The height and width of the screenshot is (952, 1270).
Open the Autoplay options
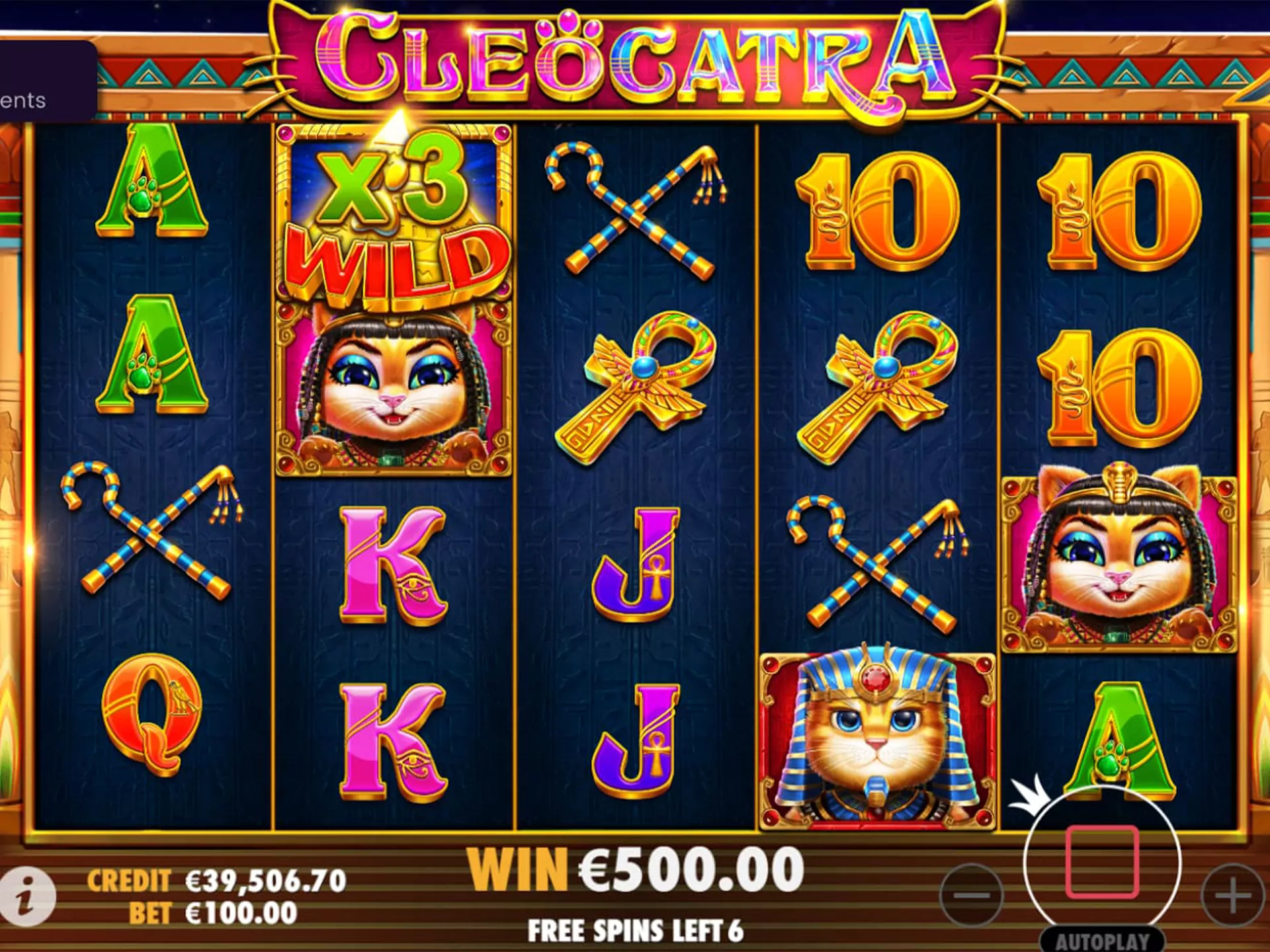tap(1102, 941)
